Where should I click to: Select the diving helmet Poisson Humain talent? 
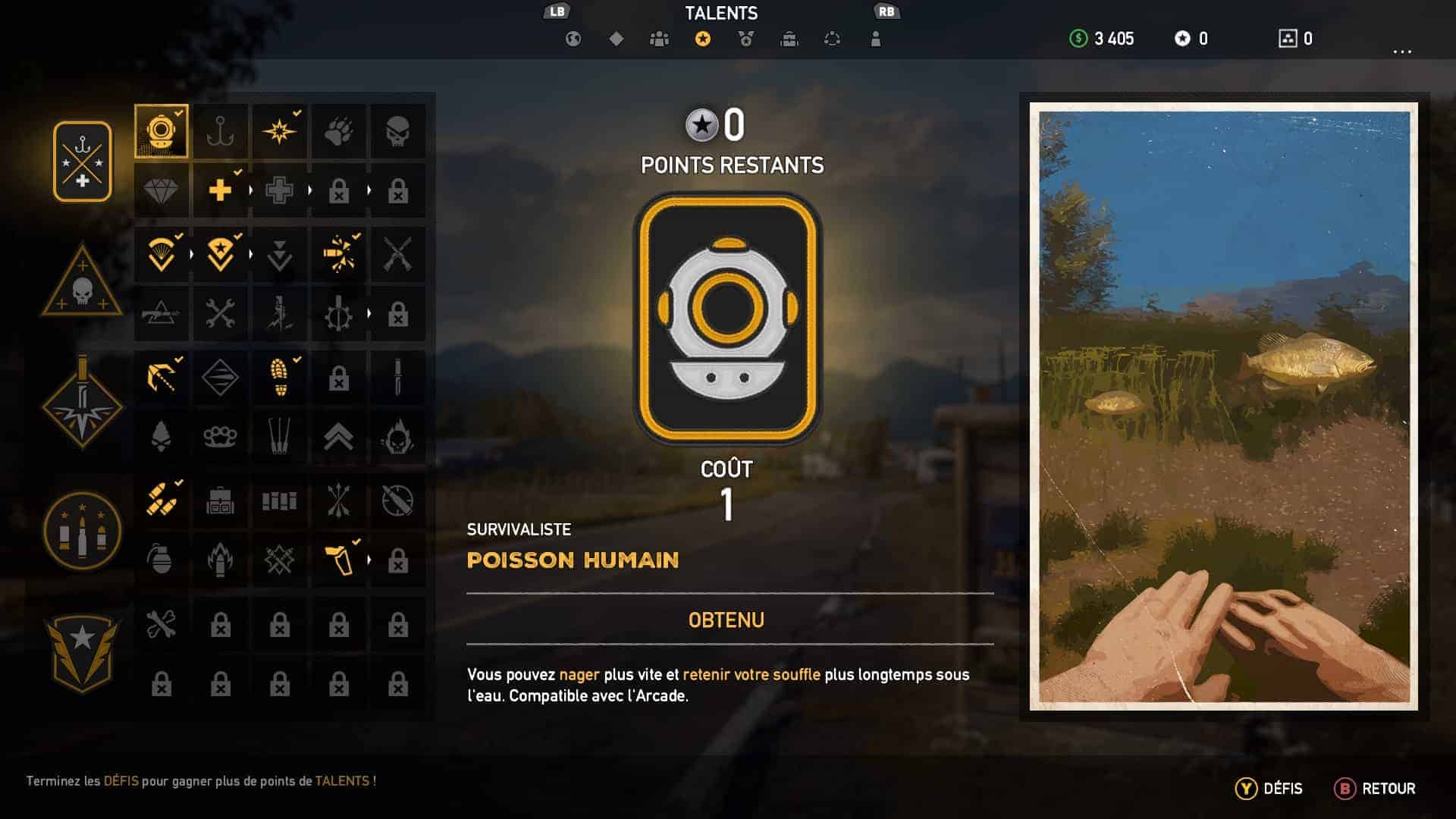pos(162,131)
